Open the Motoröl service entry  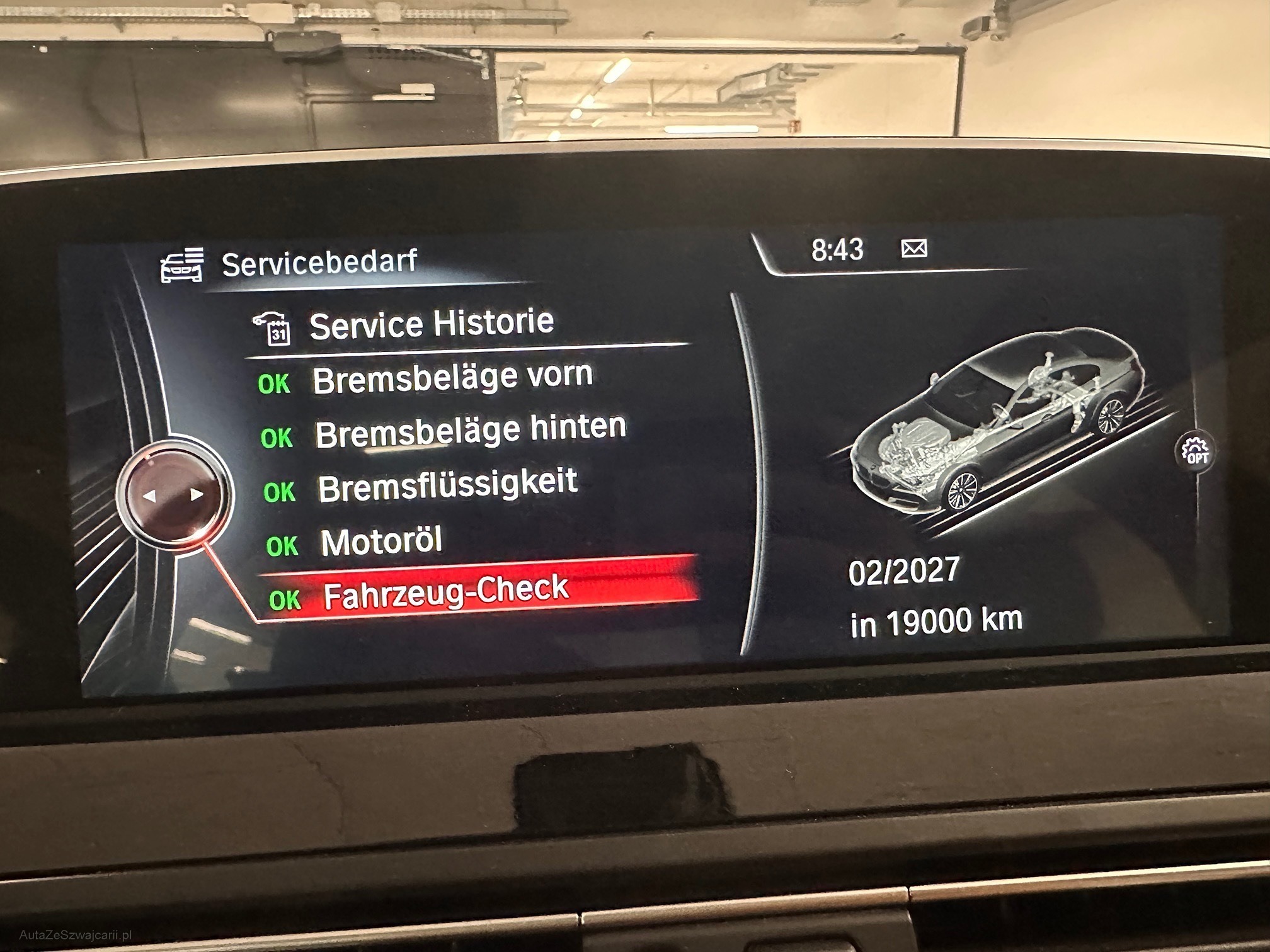click(382, 541)
